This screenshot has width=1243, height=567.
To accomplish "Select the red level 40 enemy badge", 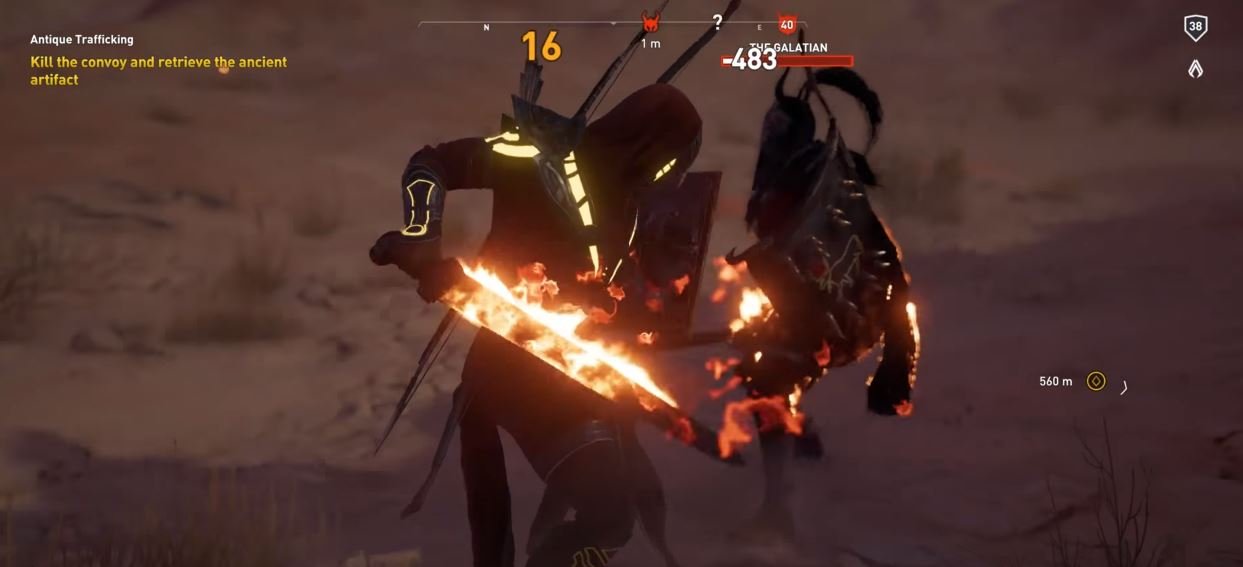I will click(x=787, y=24).
